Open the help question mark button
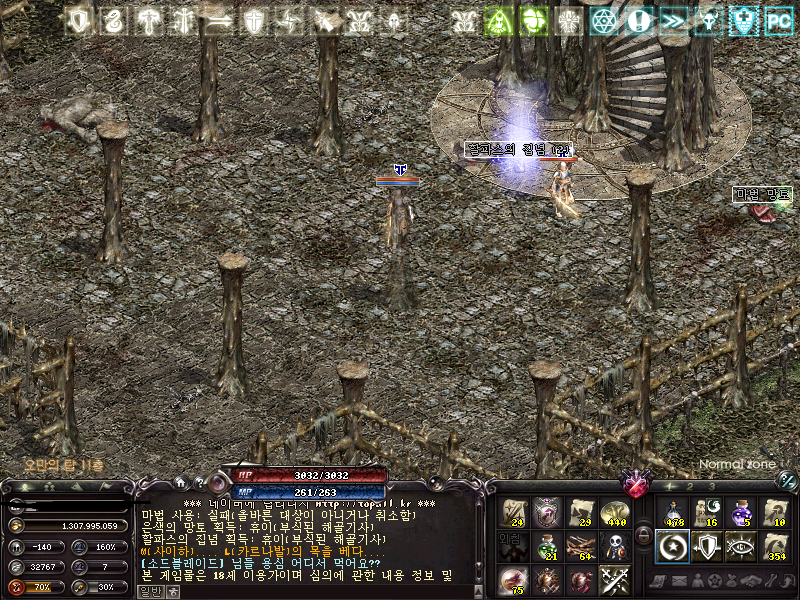The height and width of the screenshot is (600, 800). [199, 483]
